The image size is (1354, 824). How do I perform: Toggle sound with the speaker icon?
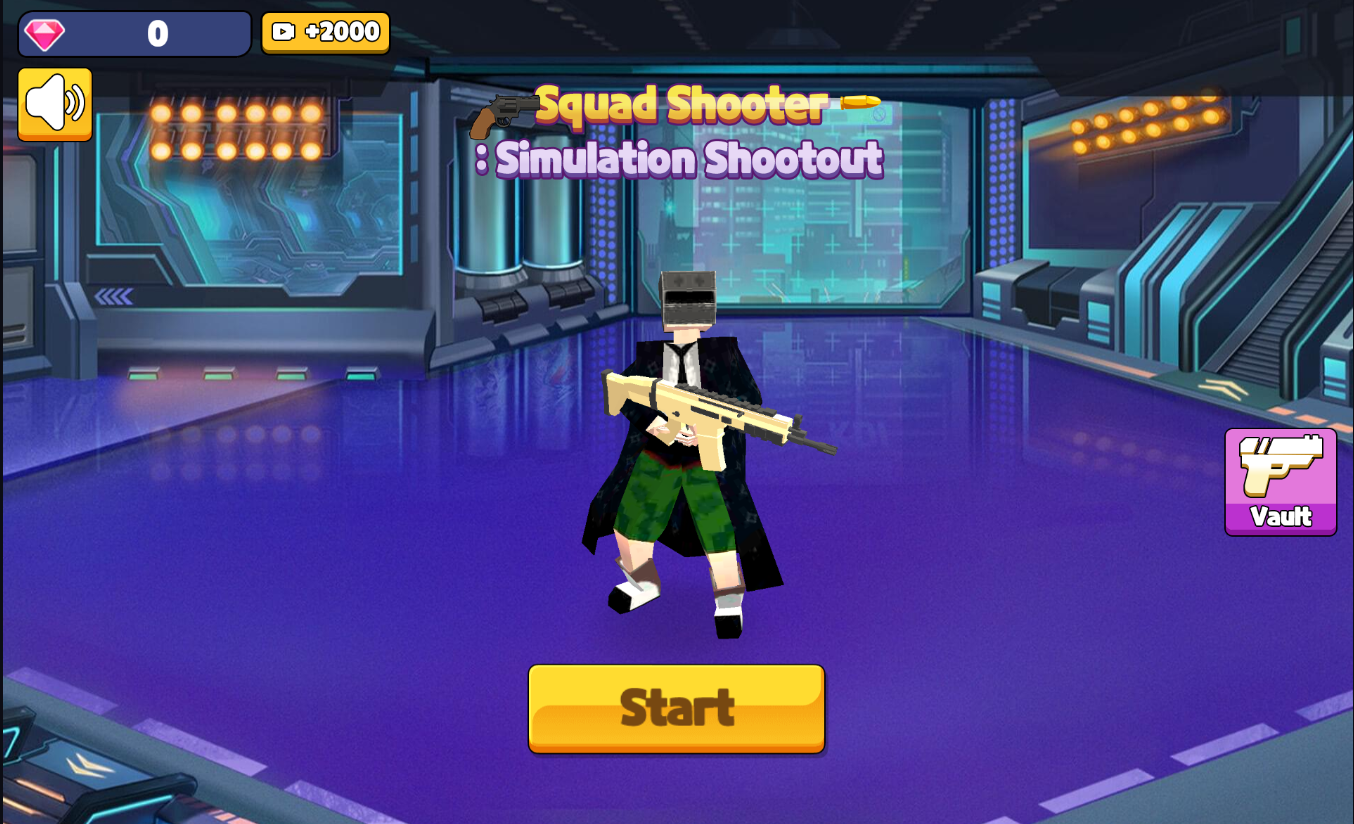pyautogui.click(x=55, y=104)
